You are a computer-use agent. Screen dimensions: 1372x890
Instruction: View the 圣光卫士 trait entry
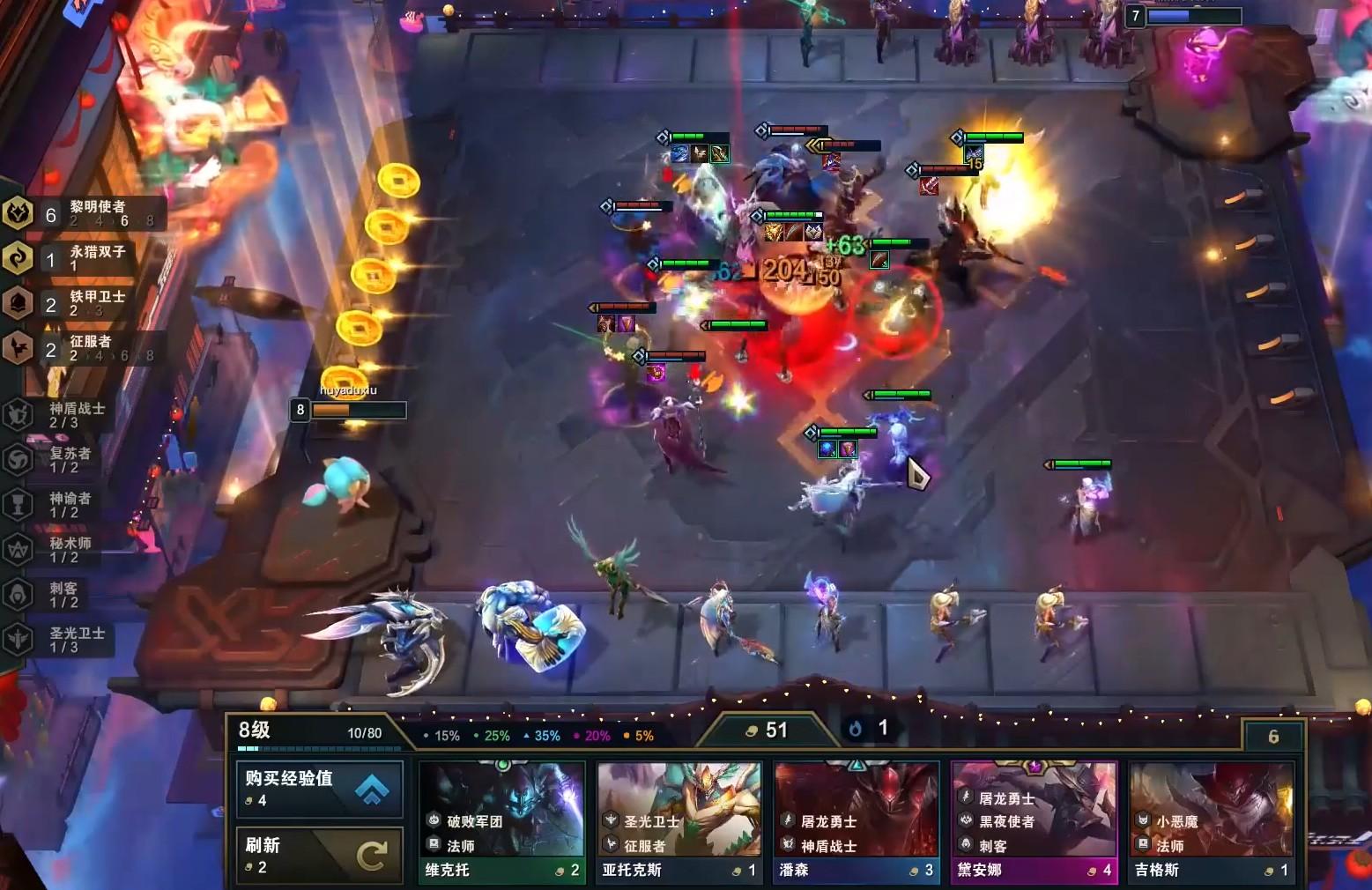point(62,640)
